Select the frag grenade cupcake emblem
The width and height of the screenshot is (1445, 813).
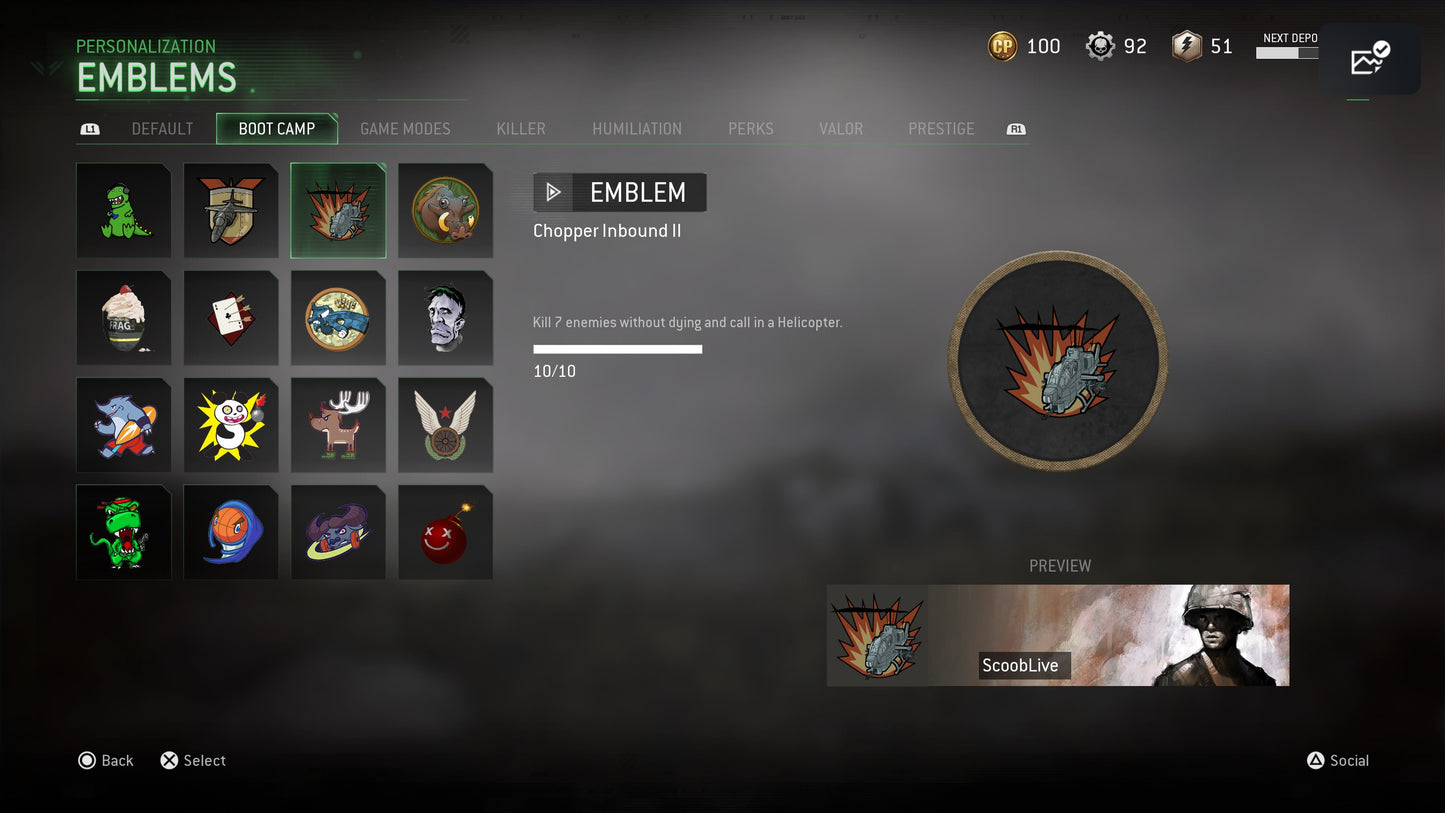click(124, 318)
